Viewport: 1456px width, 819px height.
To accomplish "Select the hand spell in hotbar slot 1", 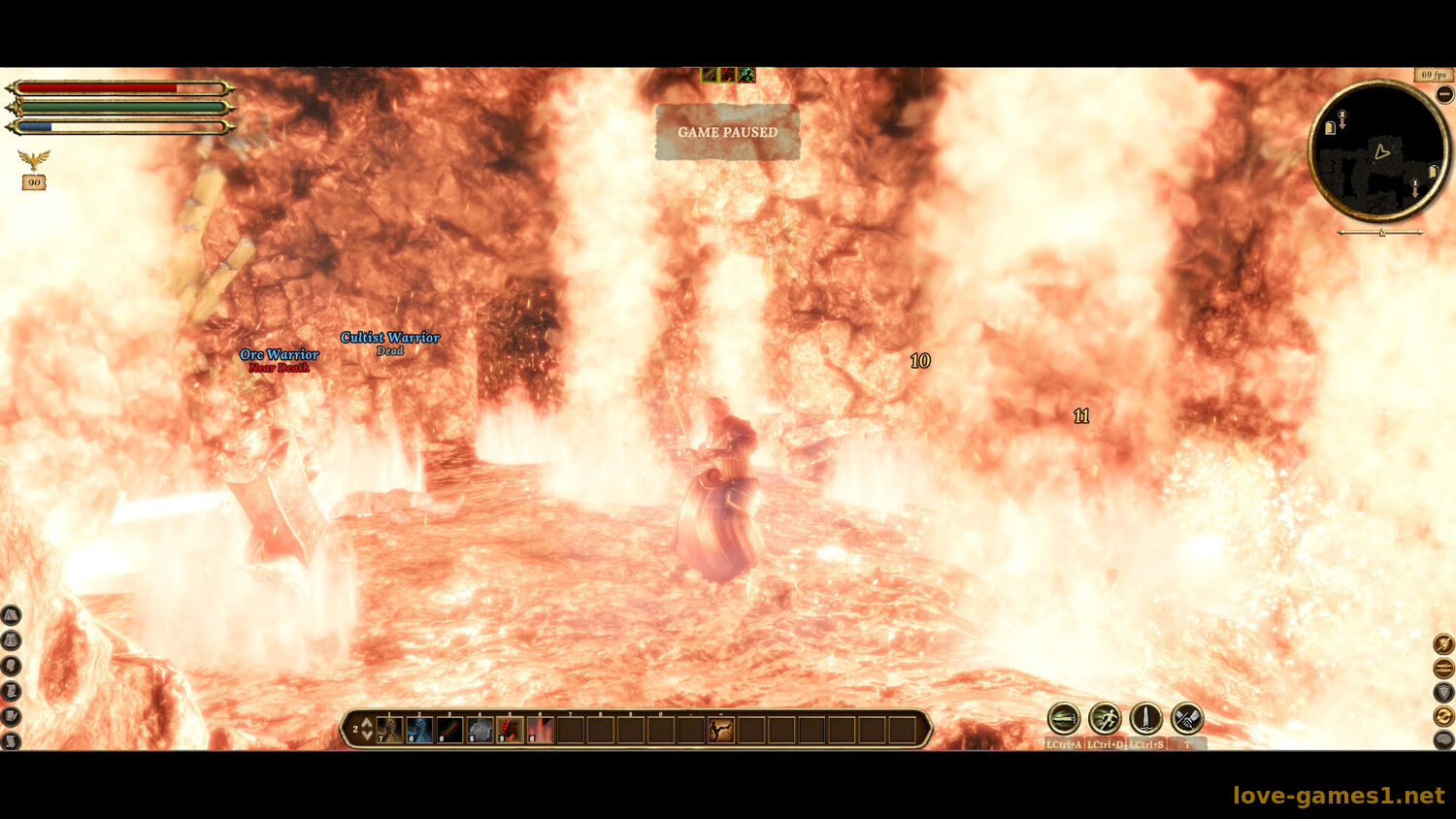I will [389, 729].
